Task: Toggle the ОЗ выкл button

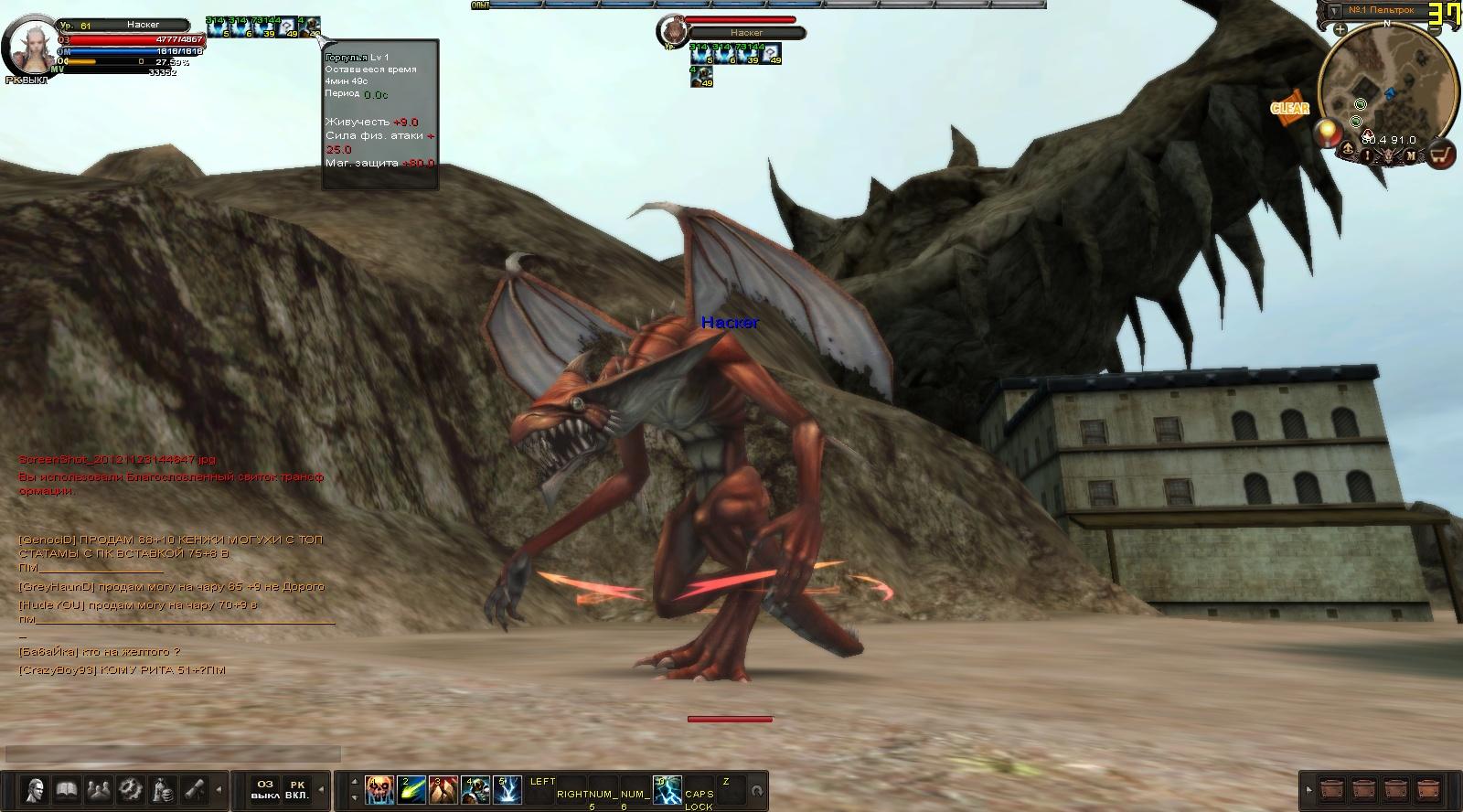Action: point(265,789)
